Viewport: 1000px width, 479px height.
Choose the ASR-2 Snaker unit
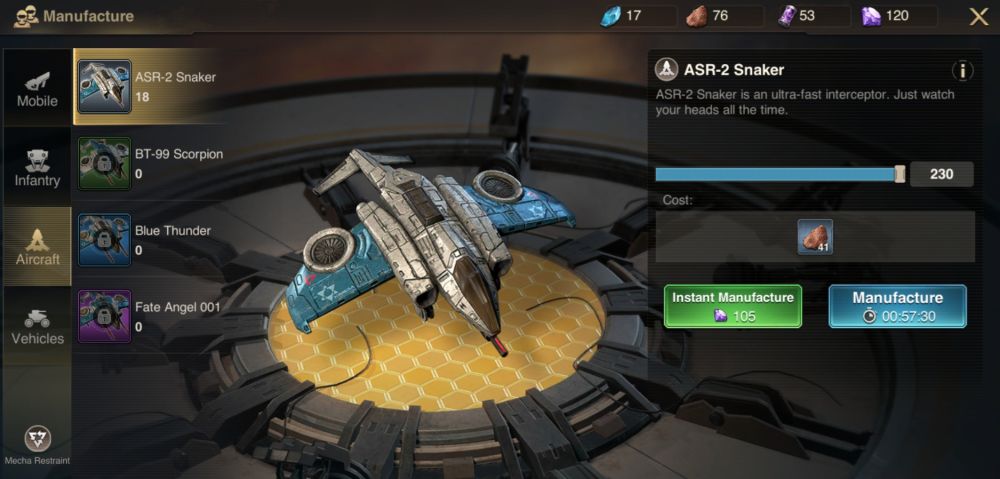point(148,86)
